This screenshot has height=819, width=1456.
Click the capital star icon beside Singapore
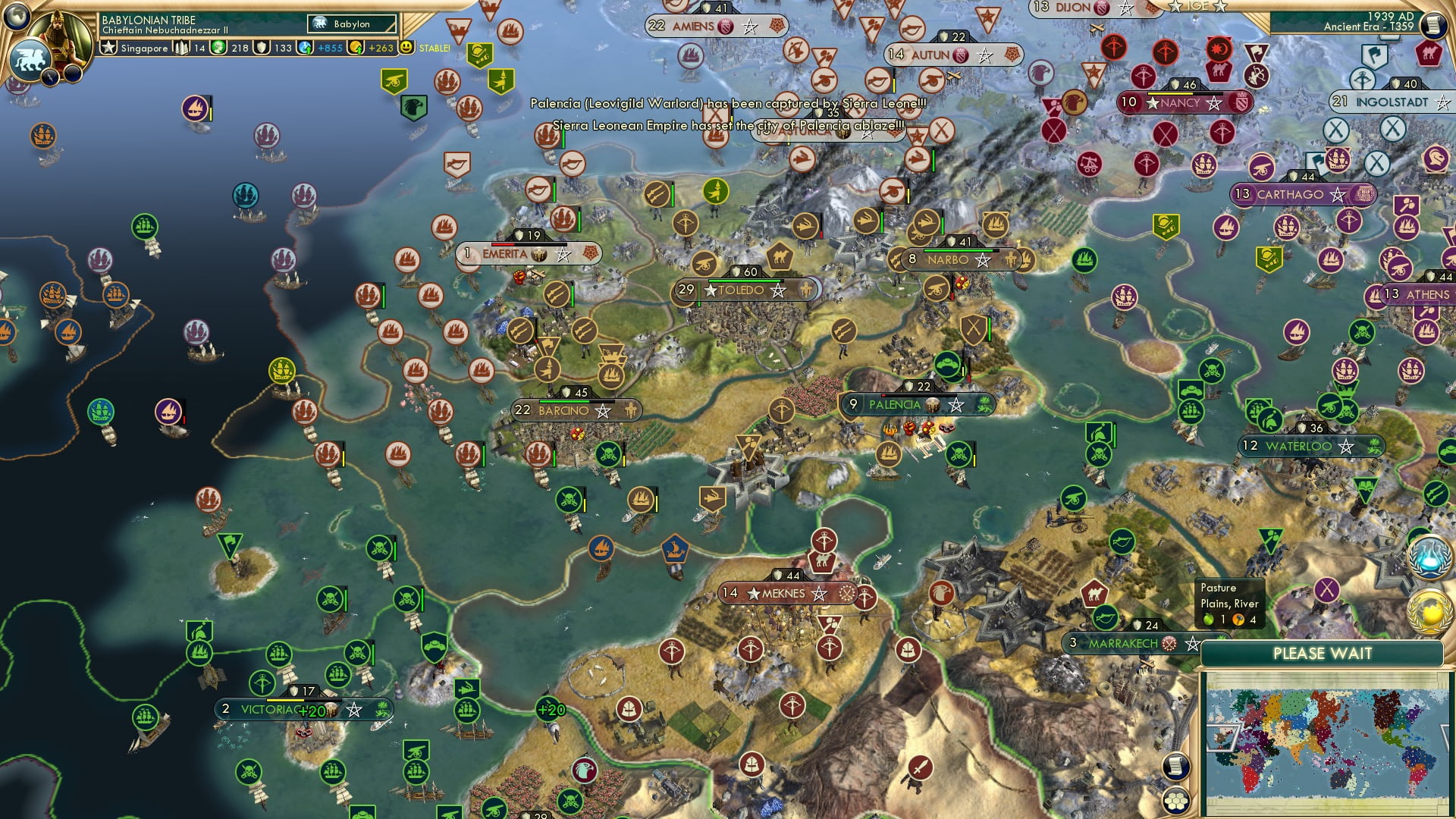[108, 47]
